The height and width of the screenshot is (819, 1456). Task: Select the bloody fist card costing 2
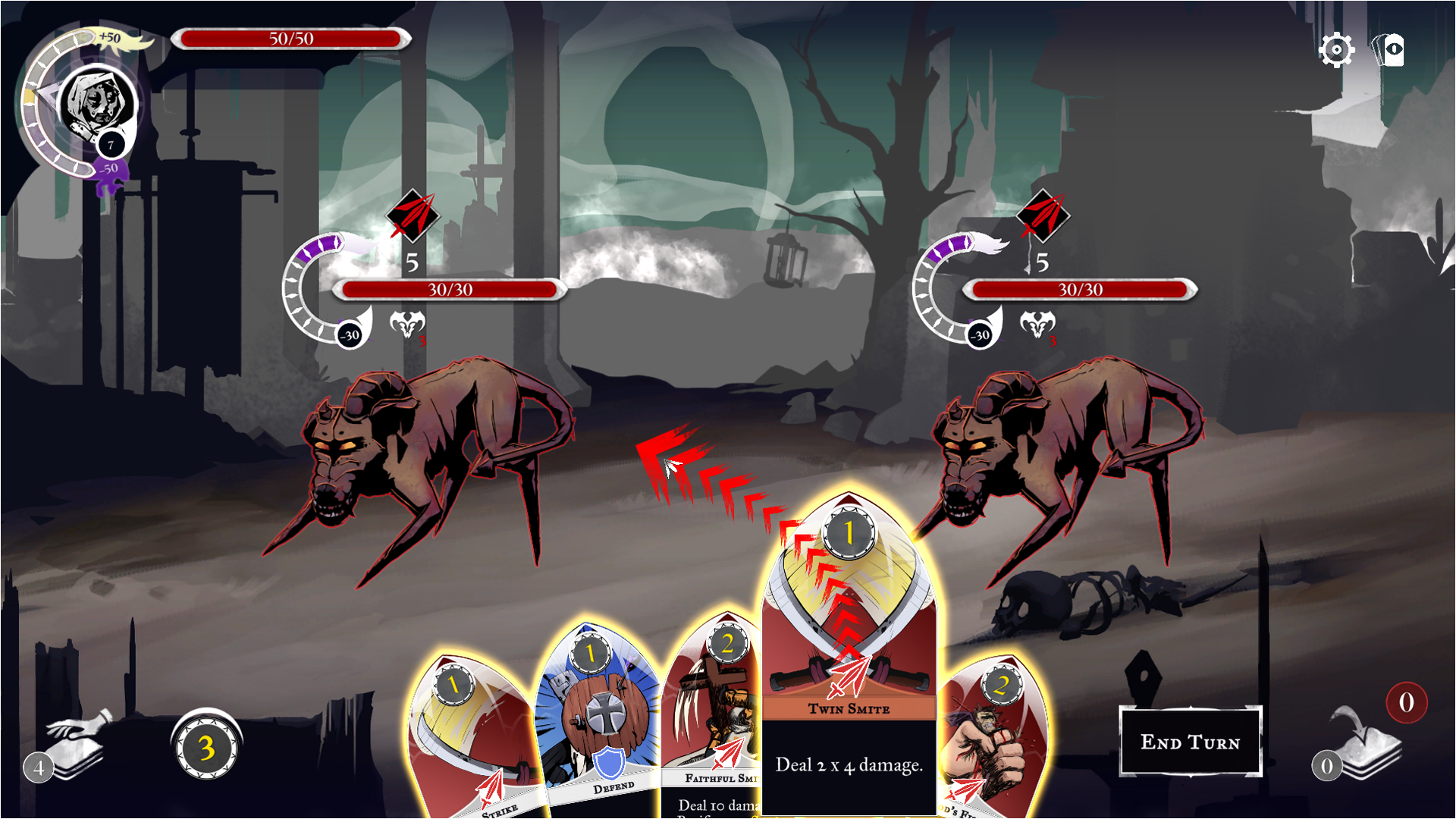tap(993, 743)
